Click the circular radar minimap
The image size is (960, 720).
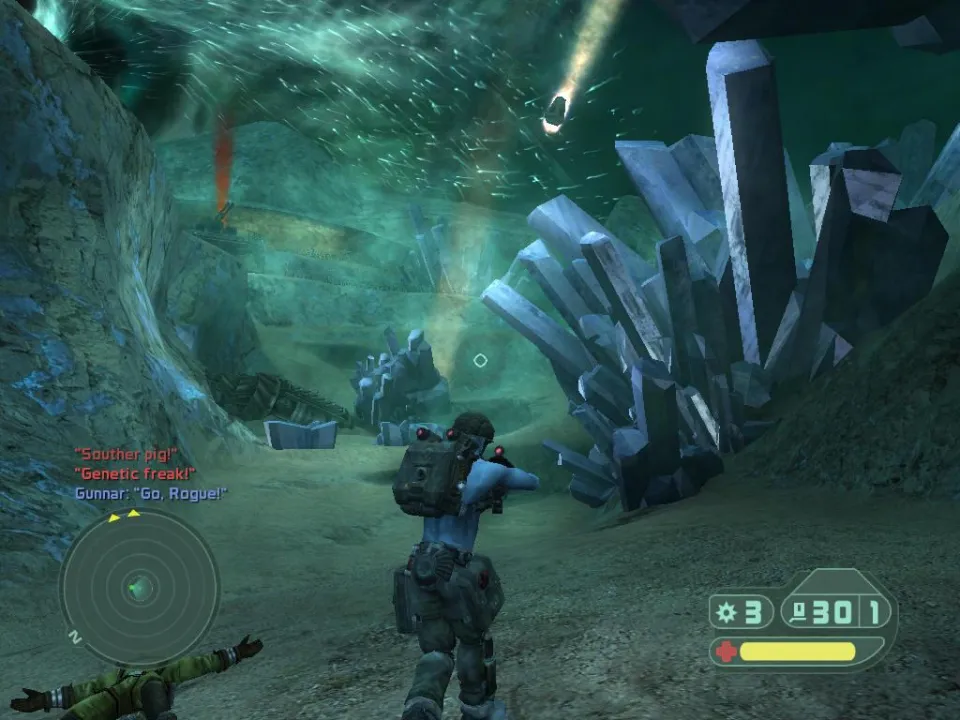[x=139, y=588]
